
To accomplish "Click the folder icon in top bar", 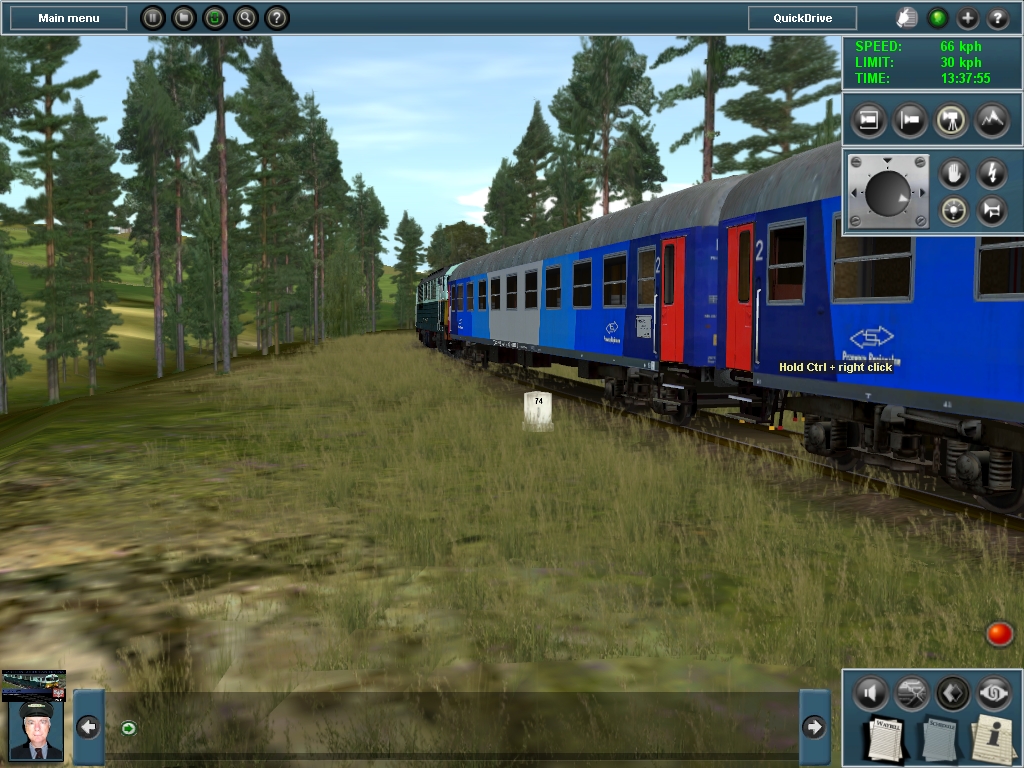I will [x=183, y=18].
